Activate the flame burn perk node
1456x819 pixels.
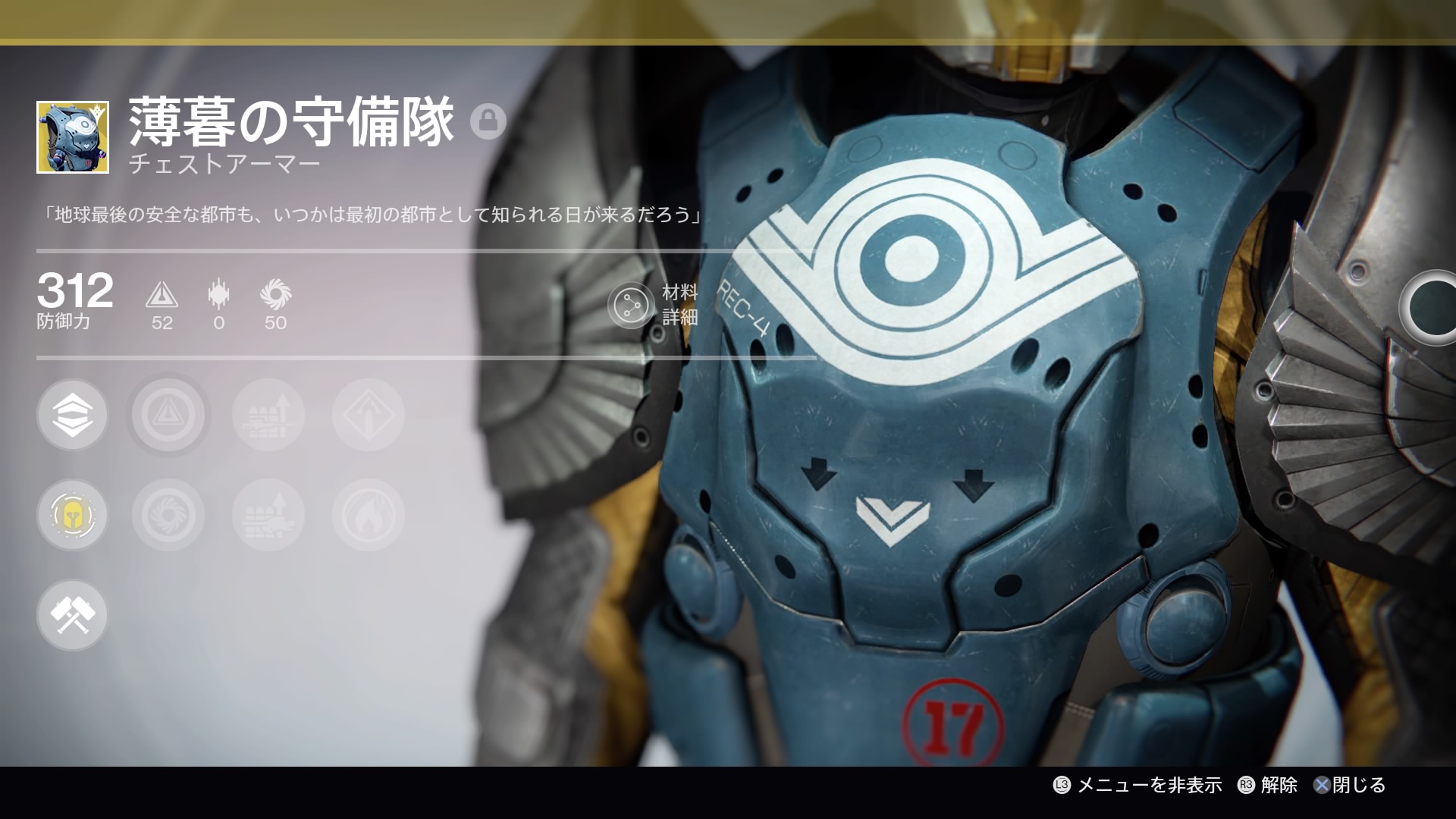[369, 516]
